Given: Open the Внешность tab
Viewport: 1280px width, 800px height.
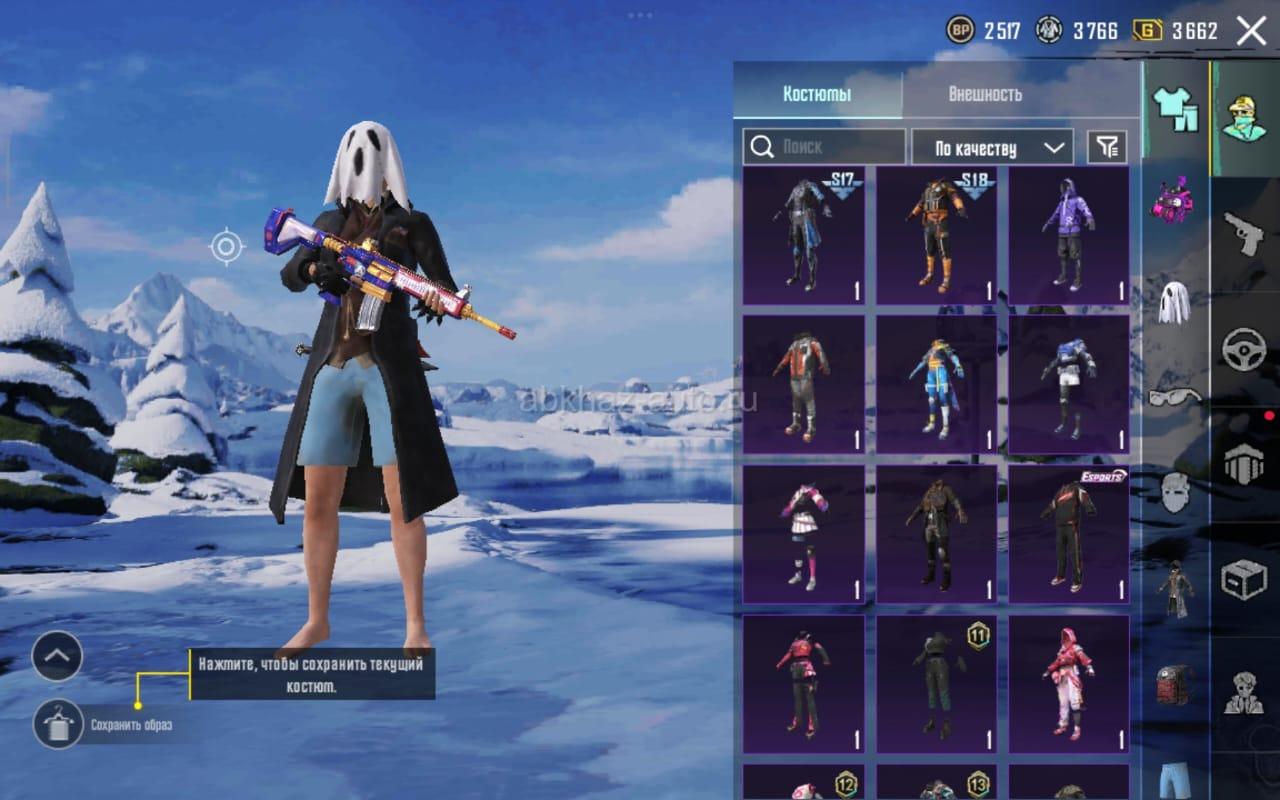Looking at the screenshot, I should coord(985,94).
